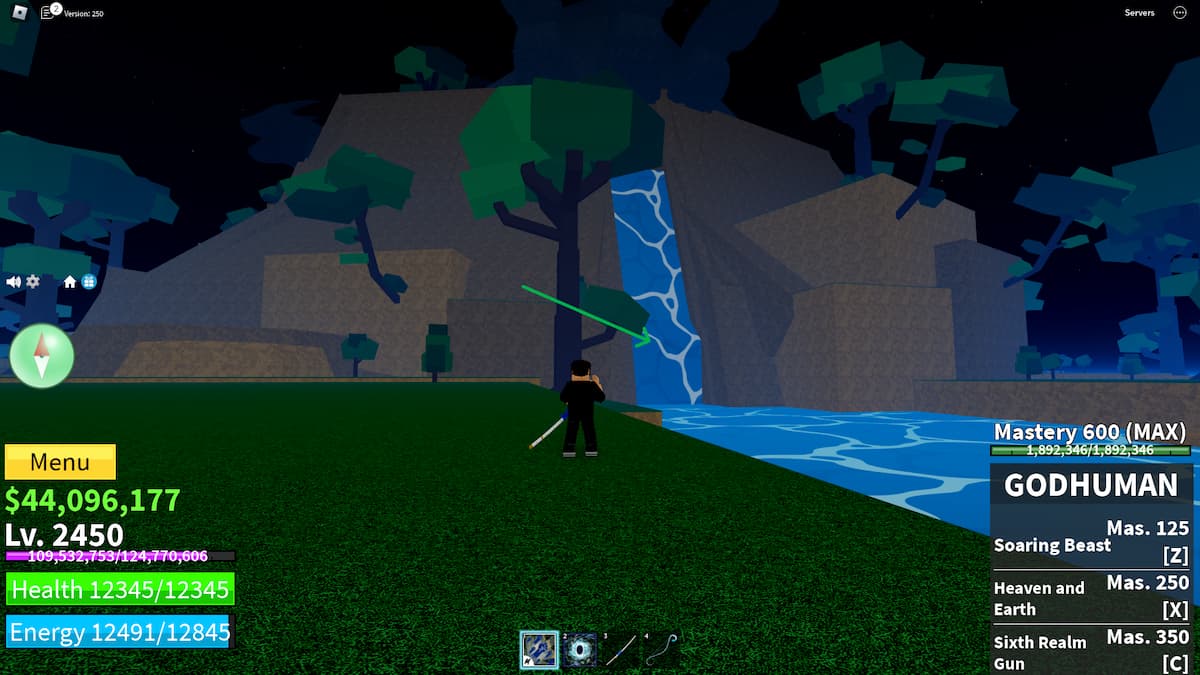Trigger the Sixth Realm Gun skill
The height and width of the screenshot is (675, 1200).
(1091, 652)
